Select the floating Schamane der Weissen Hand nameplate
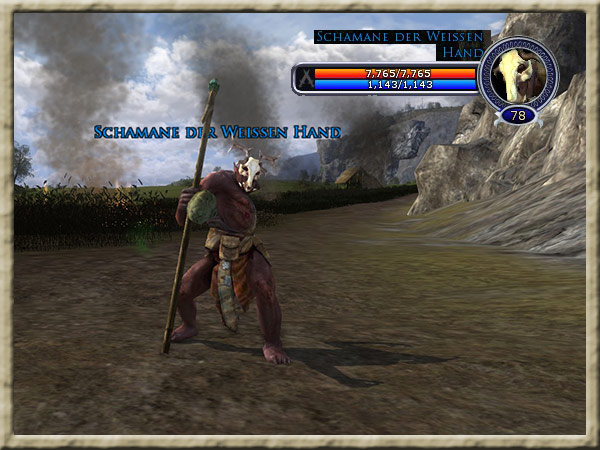The width and height of the screenshot is (600, 450). (218, 132)
